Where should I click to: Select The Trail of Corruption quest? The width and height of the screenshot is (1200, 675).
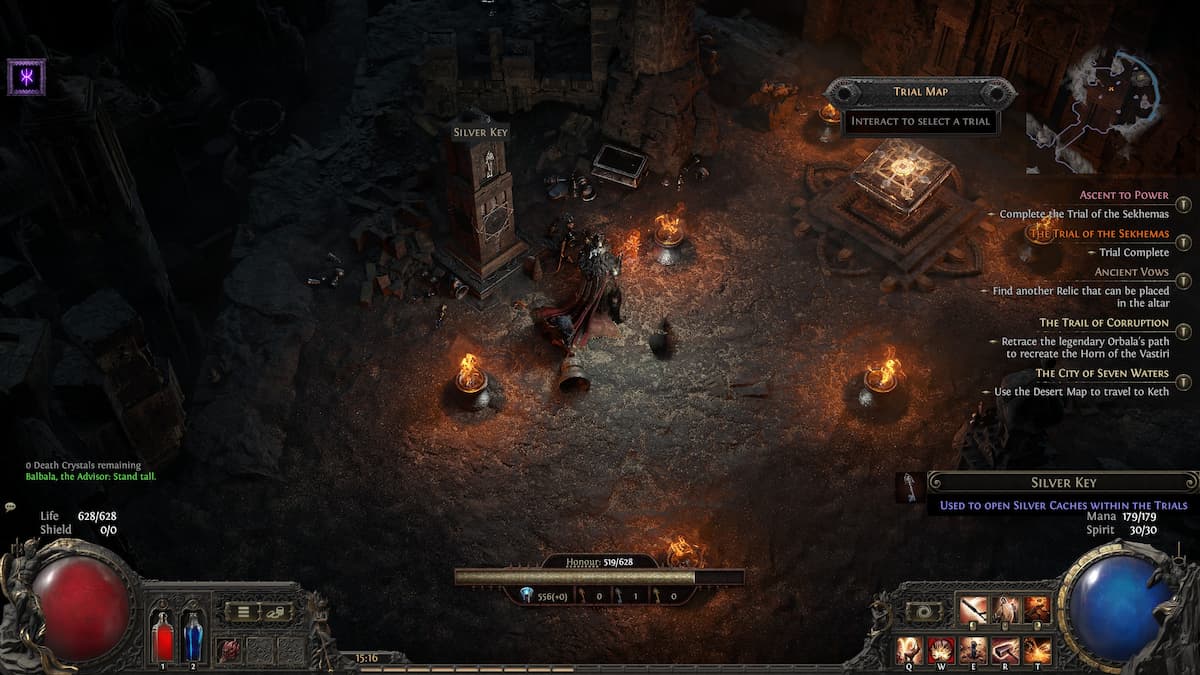(1104, 323)
